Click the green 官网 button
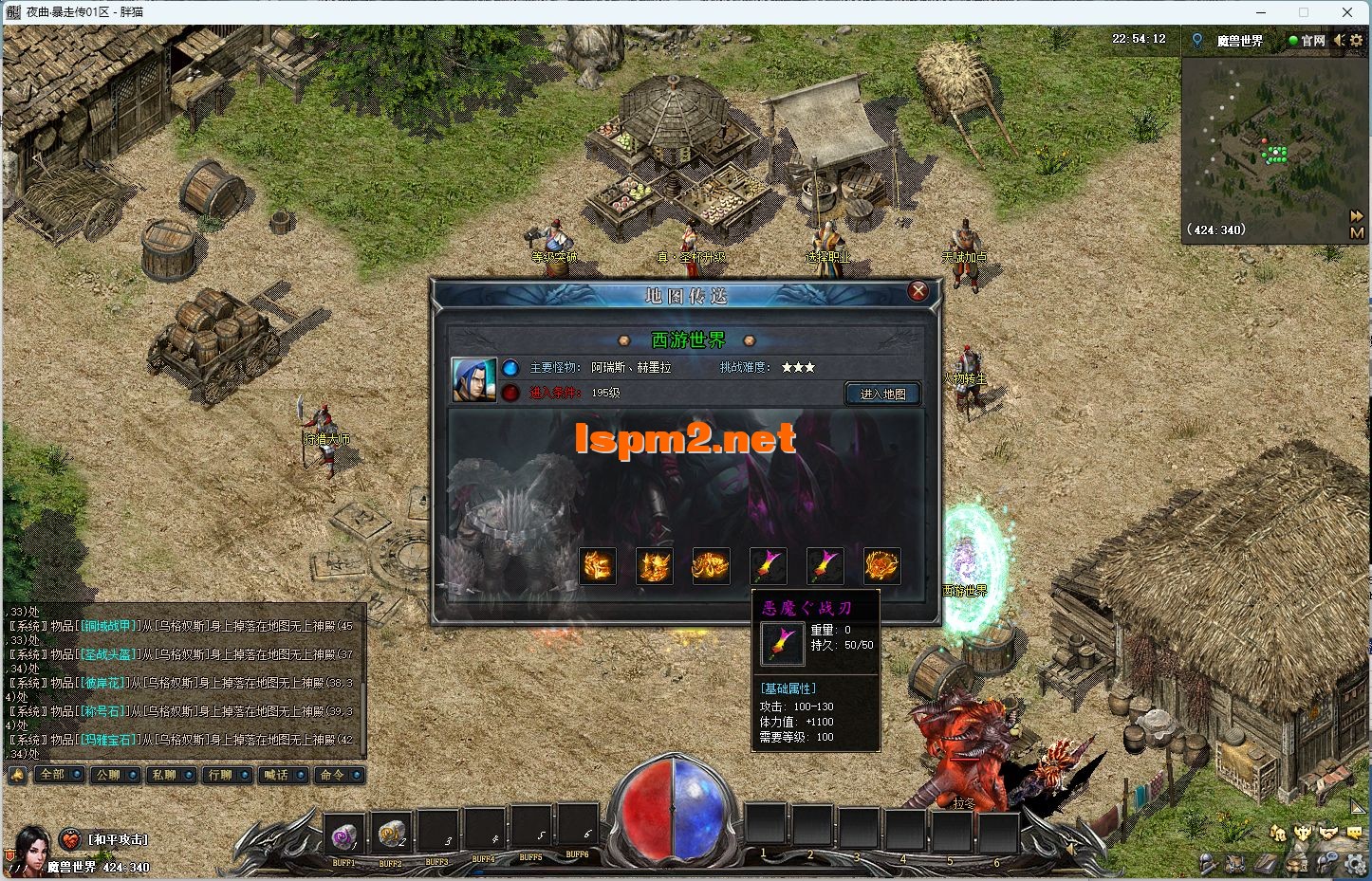The width and height of the screenshot is (1372, 881). pyautogui.click(x=1308, y=41)
